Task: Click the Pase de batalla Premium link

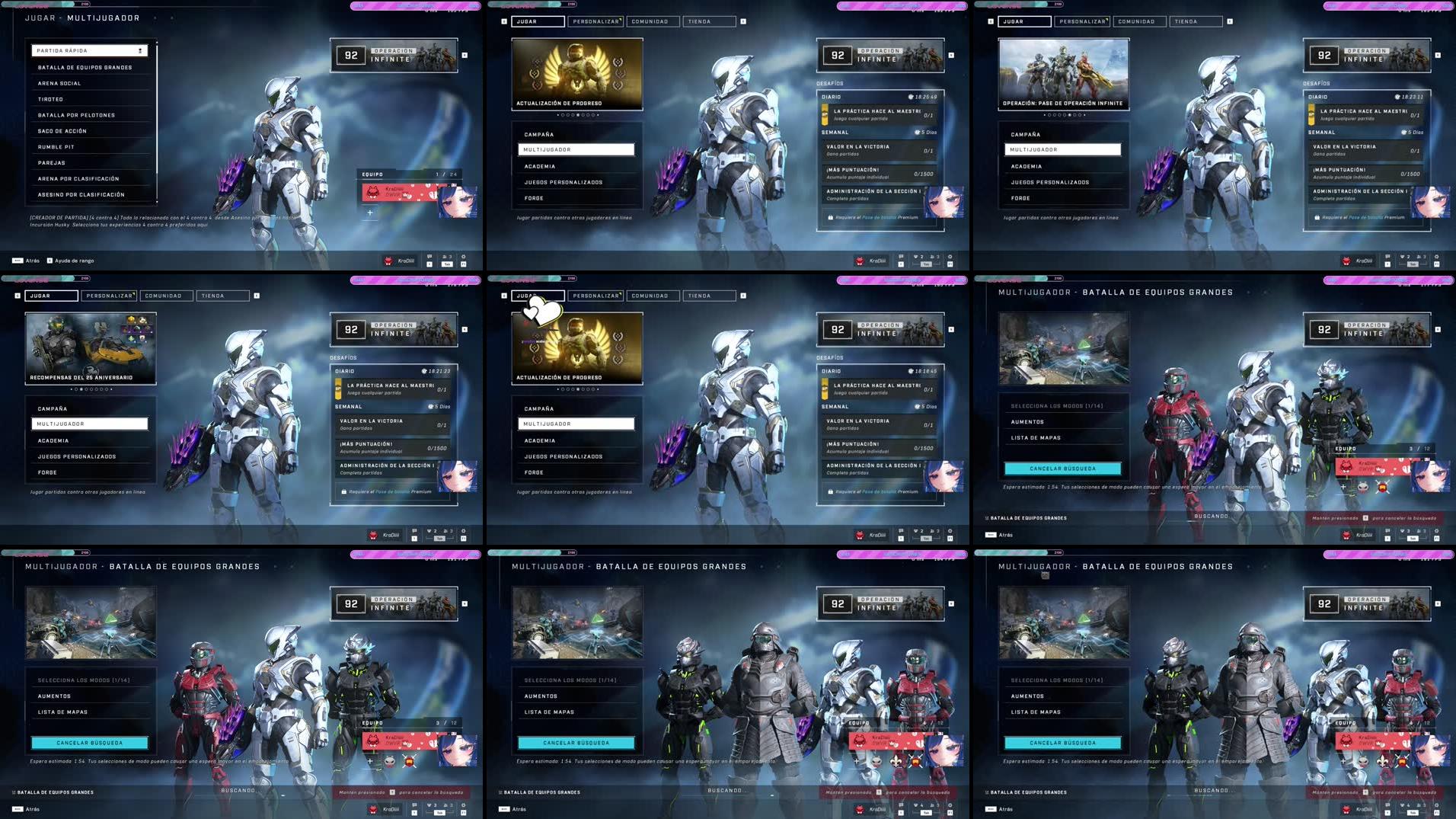Action: coord(880,218)
